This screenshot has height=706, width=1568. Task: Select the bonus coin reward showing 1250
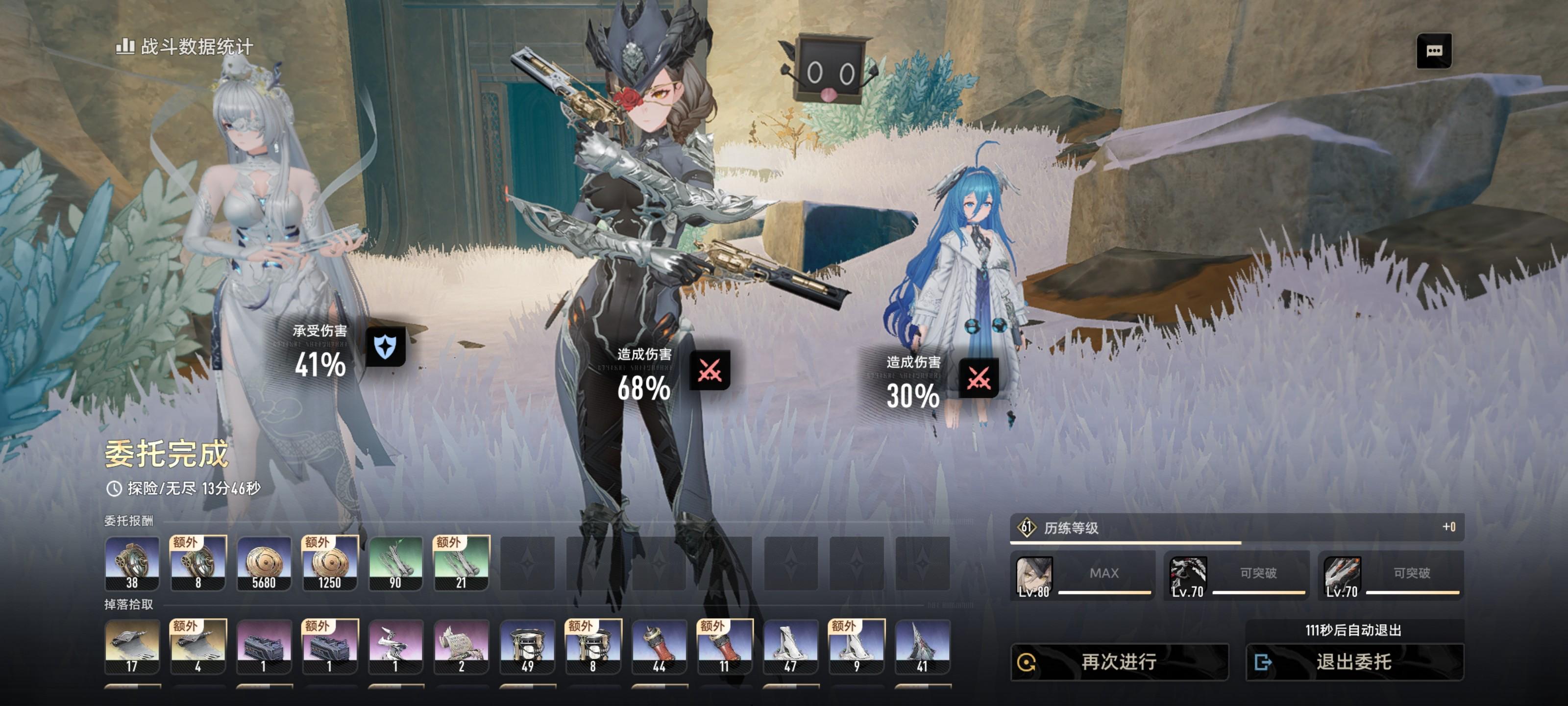329,563
